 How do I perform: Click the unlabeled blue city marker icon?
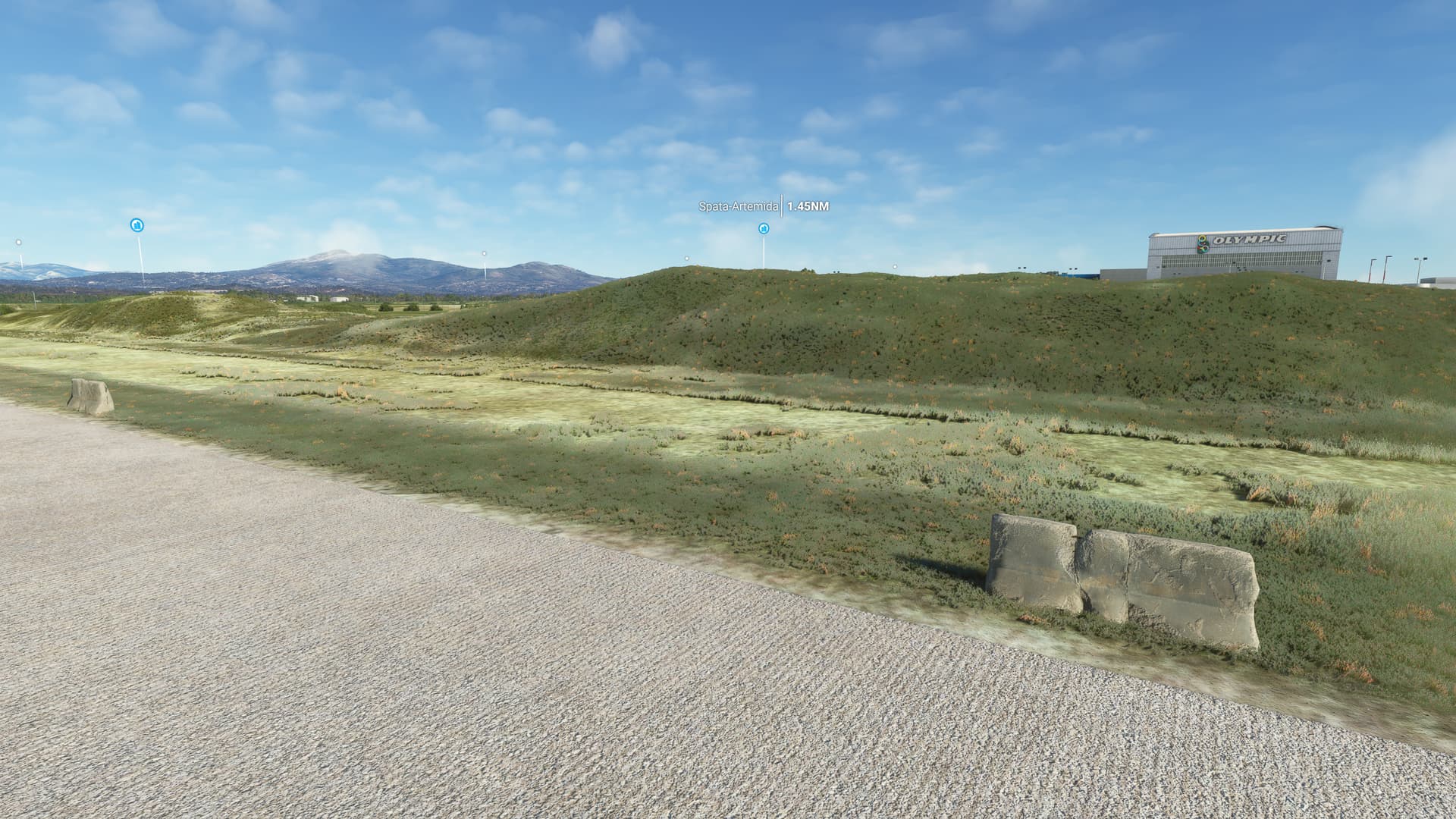[x=137, y=224]
